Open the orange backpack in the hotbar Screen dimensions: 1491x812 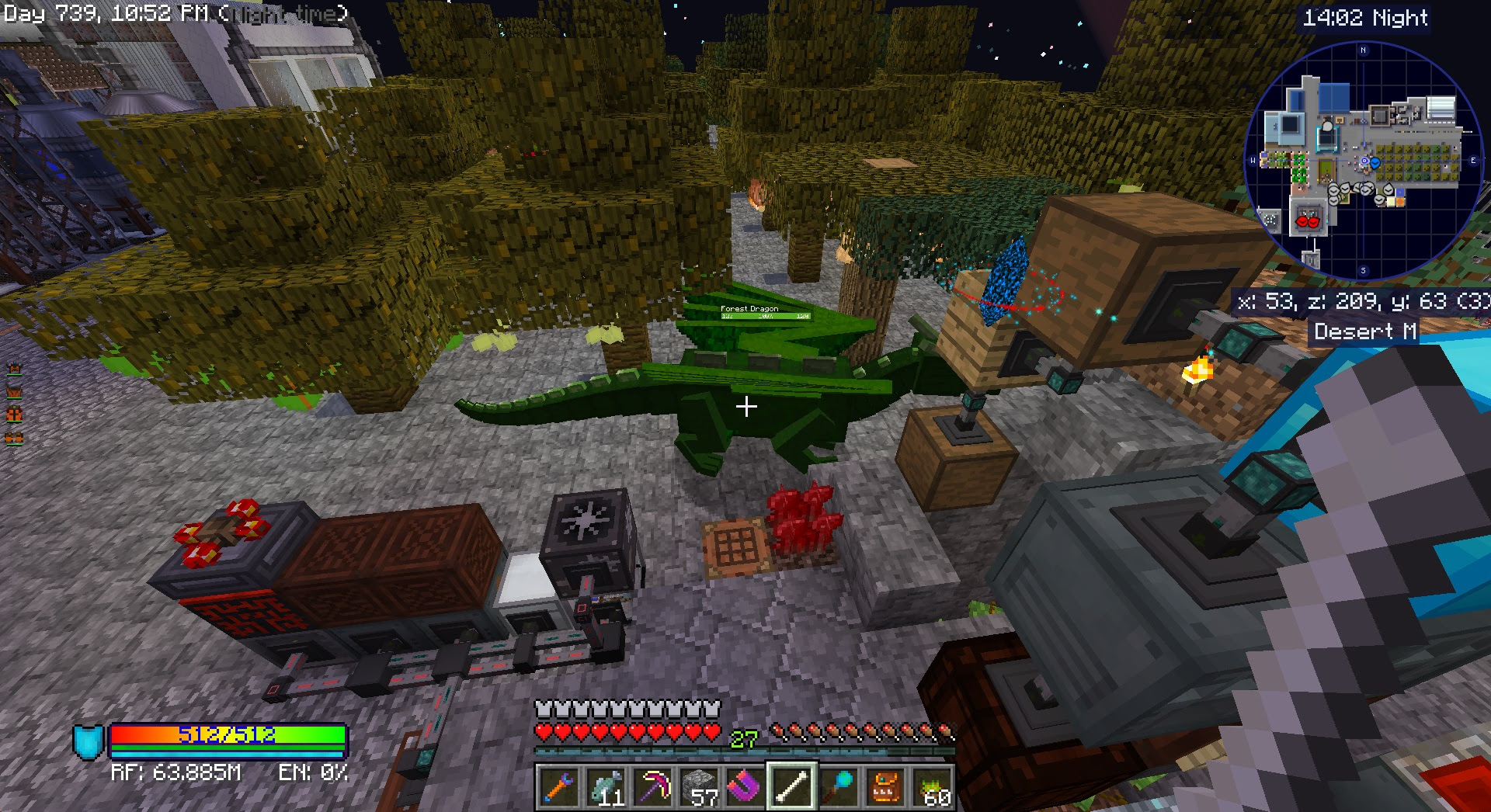pos(885,786)
